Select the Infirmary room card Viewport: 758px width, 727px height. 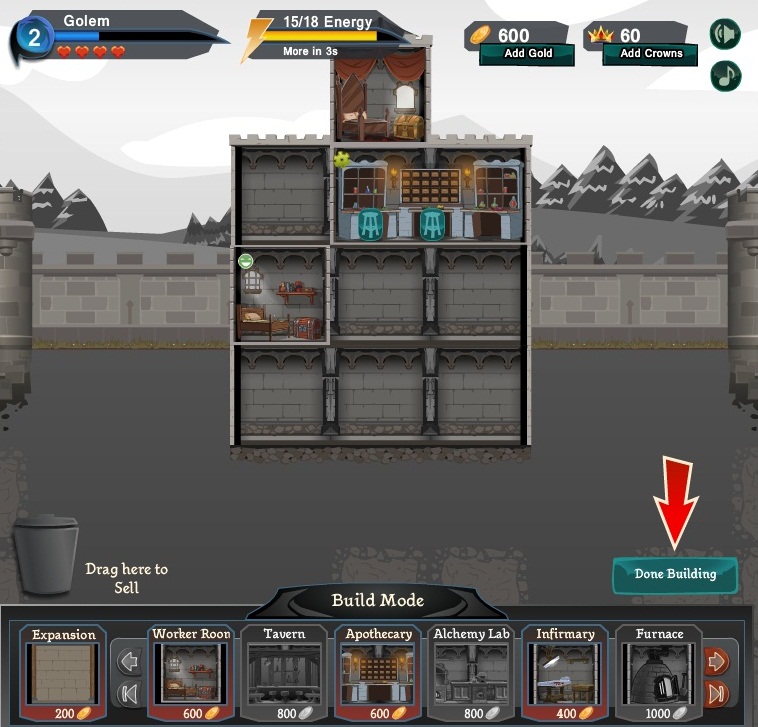(x=565, y=670)
